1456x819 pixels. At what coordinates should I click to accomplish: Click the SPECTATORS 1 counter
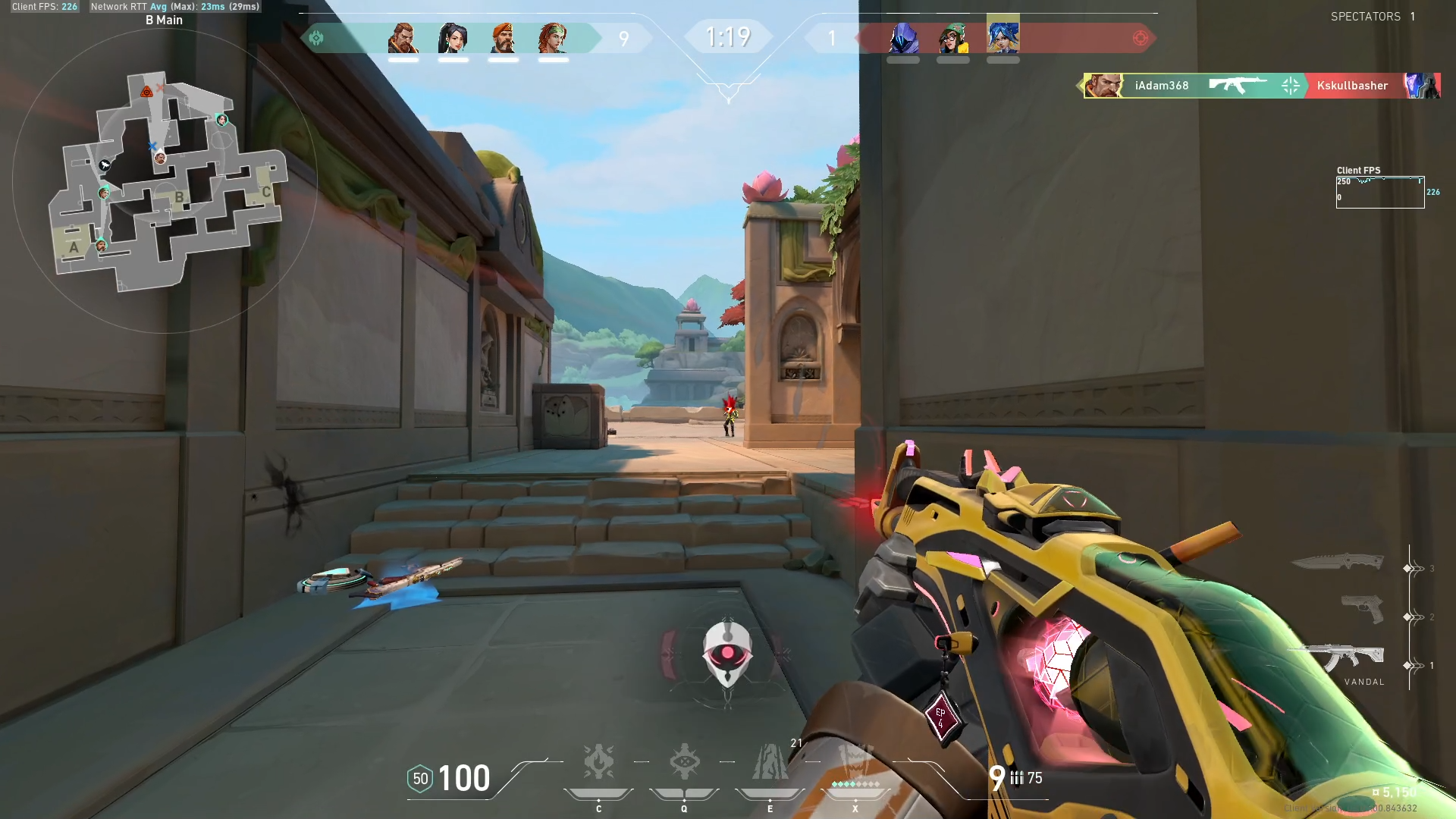[x=1373, y=16]
